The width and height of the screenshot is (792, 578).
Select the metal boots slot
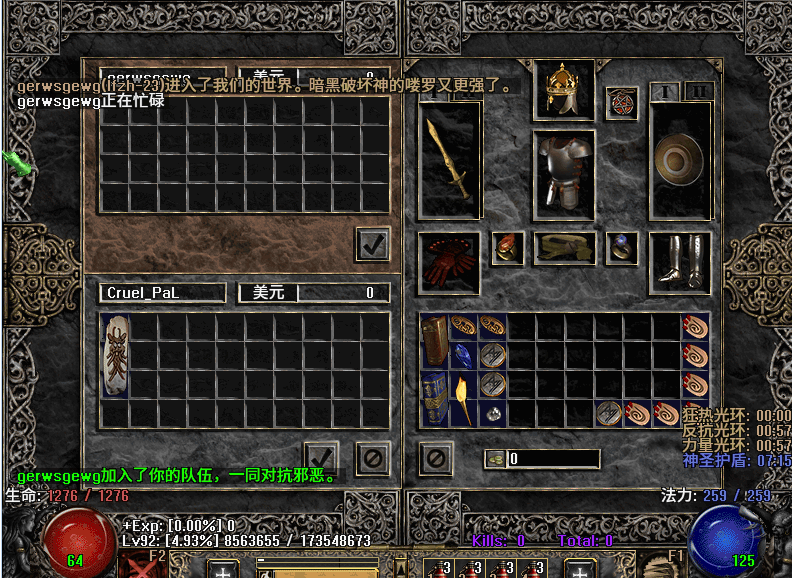coord(680,258)
